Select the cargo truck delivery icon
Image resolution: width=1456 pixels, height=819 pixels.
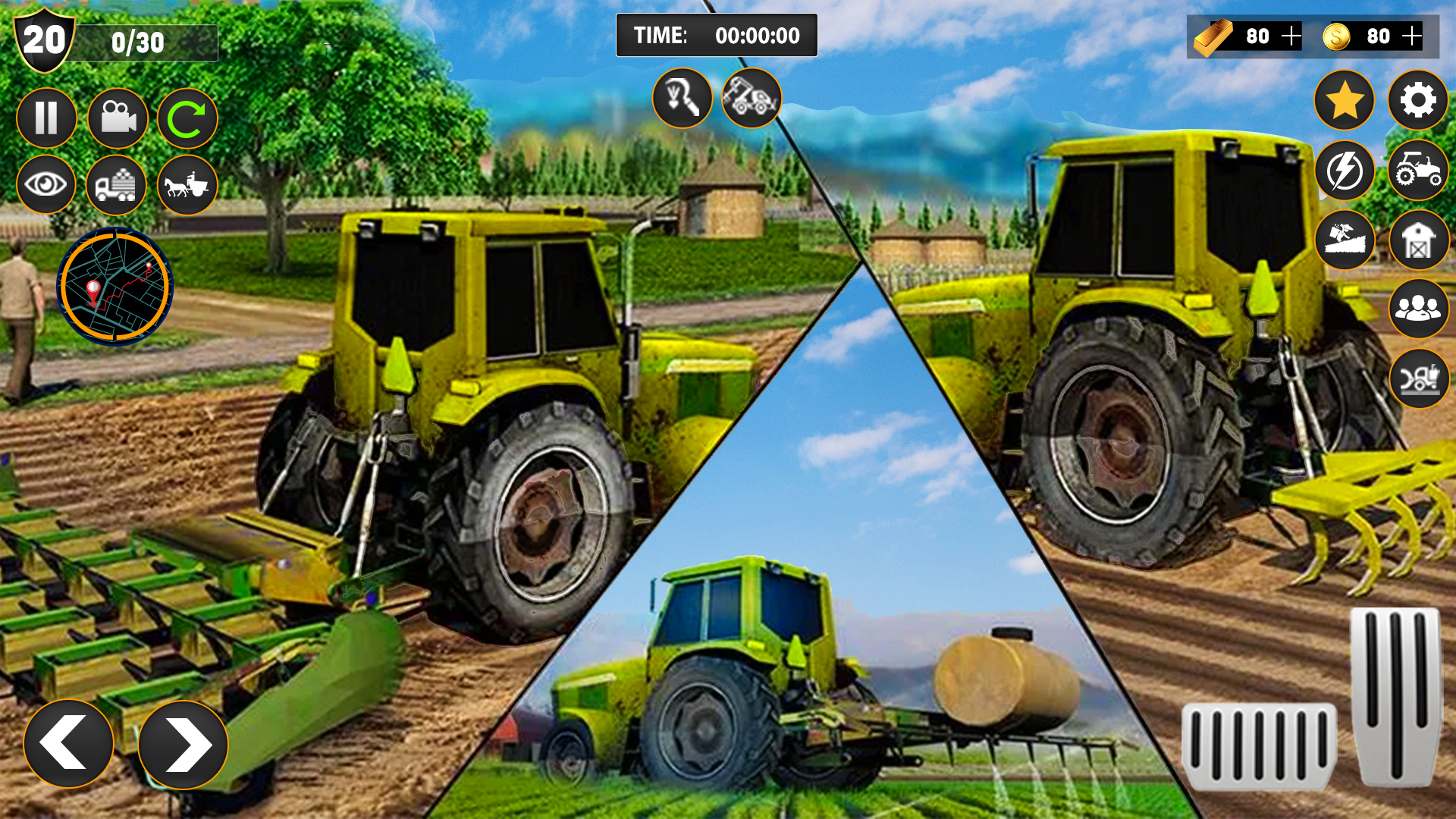click(x=117, y=186)
